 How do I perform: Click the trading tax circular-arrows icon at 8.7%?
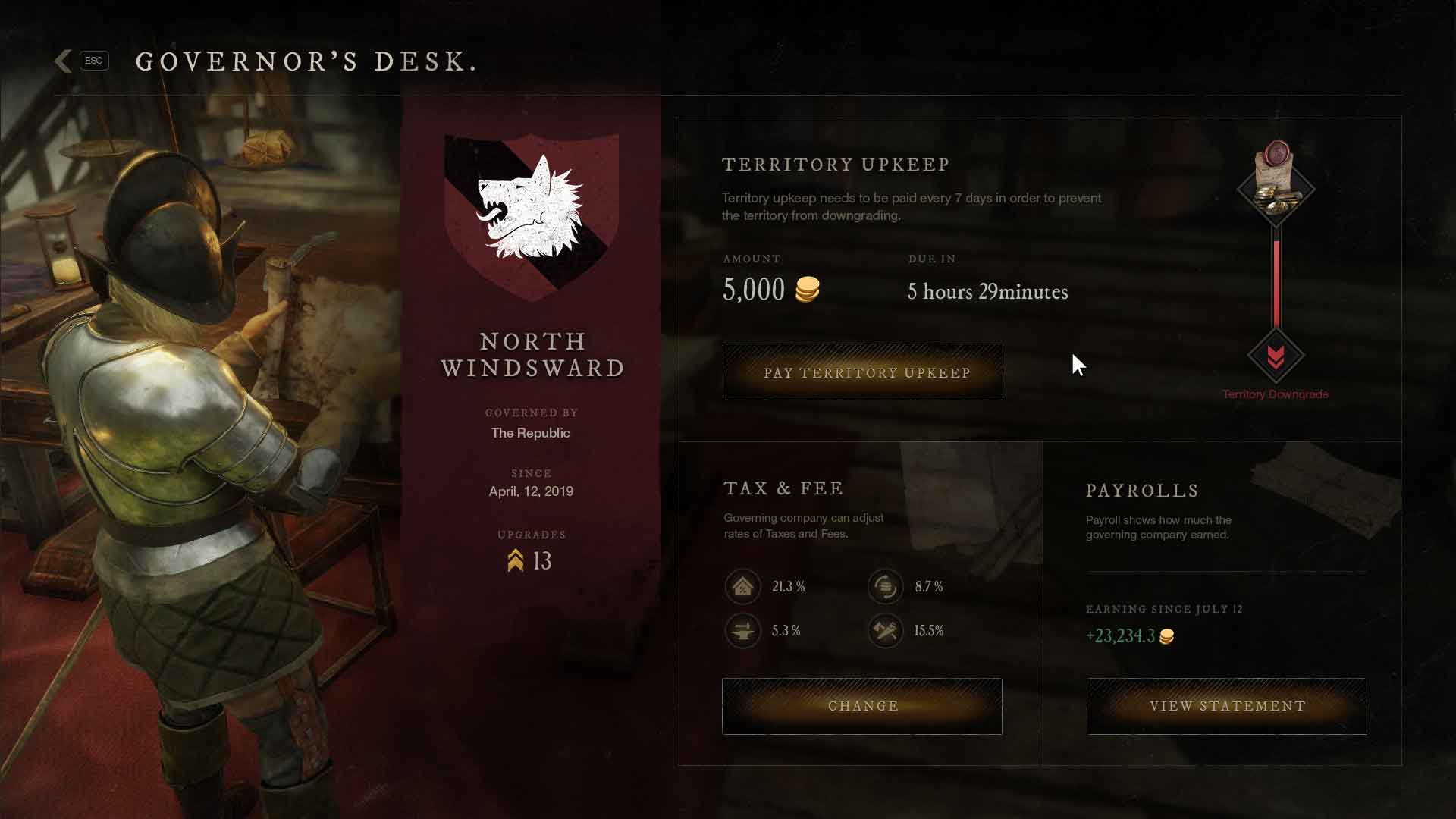pos(886,586)
